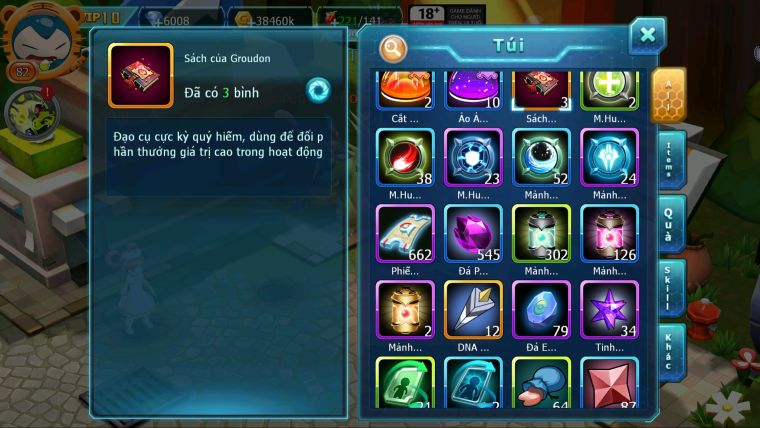Click the round blue swirl button
760x428 pixels.
tap(318, 90)
